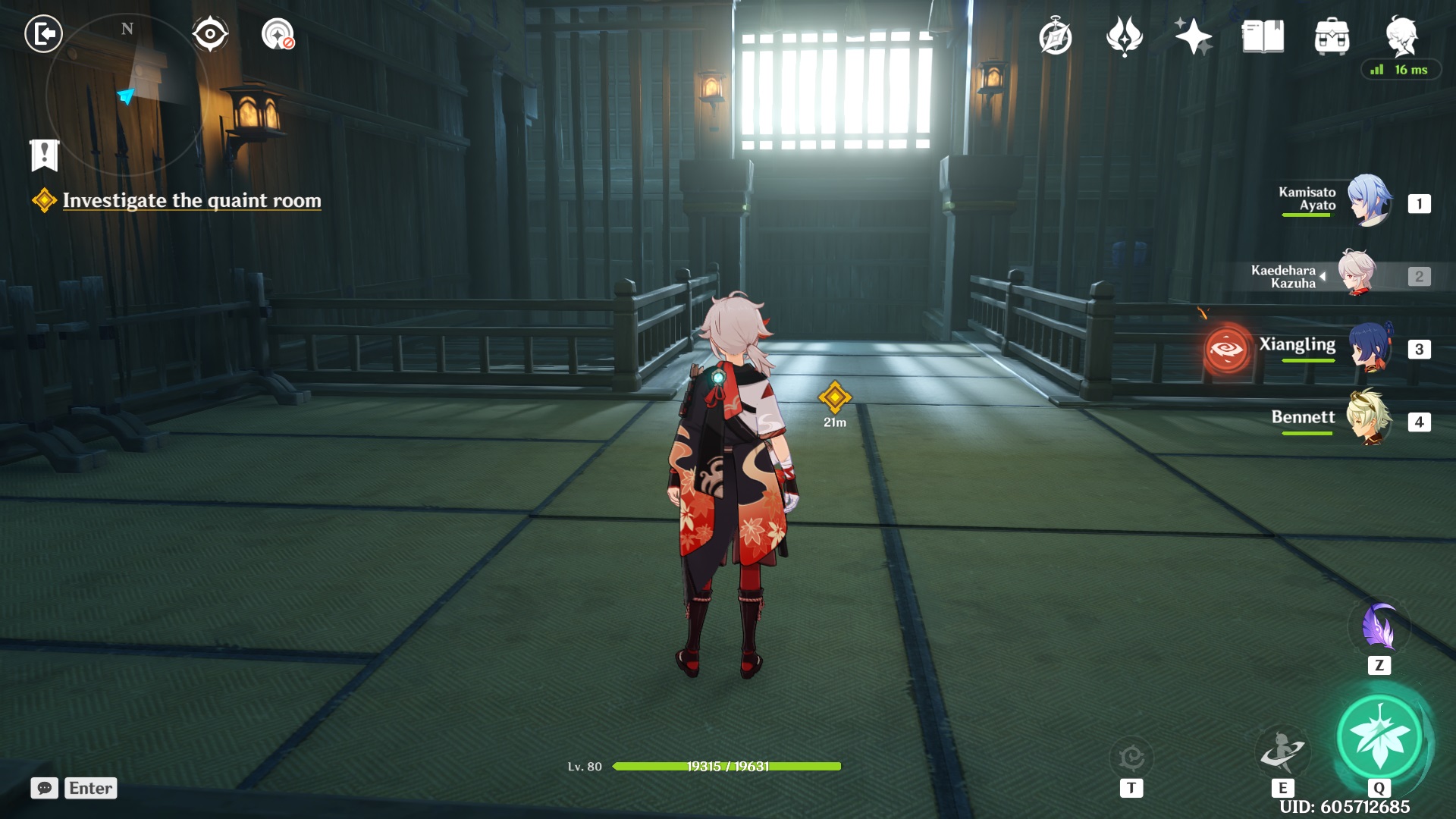Viewport: 1456px width, 819px height.
Task: Select the Investigate the quaint room objective
Action: [191, 201]
